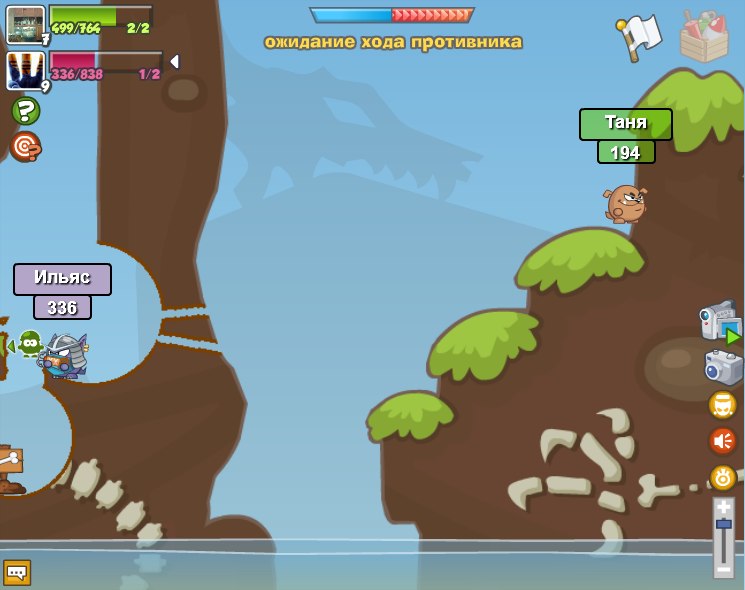This screenshot has height=590, width=745.
Task: Click the white surrender flag icon
Action: tap(641, 36)
